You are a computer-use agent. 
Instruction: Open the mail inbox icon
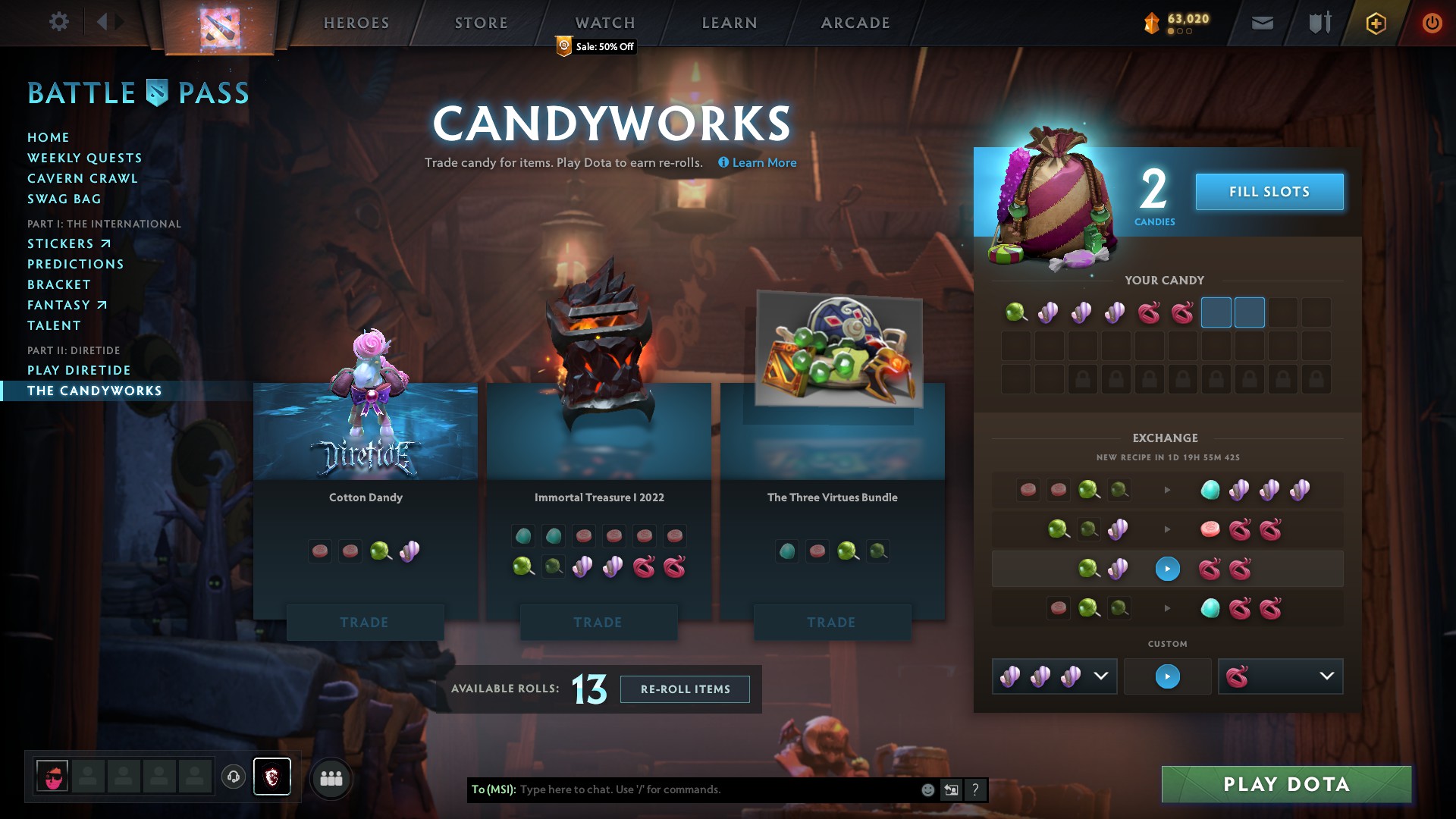(1262, 22)
